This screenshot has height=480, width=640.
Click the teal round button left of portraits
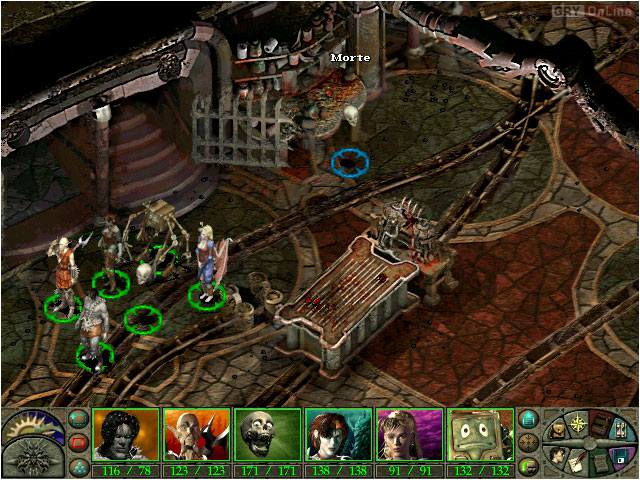point(77,419)
